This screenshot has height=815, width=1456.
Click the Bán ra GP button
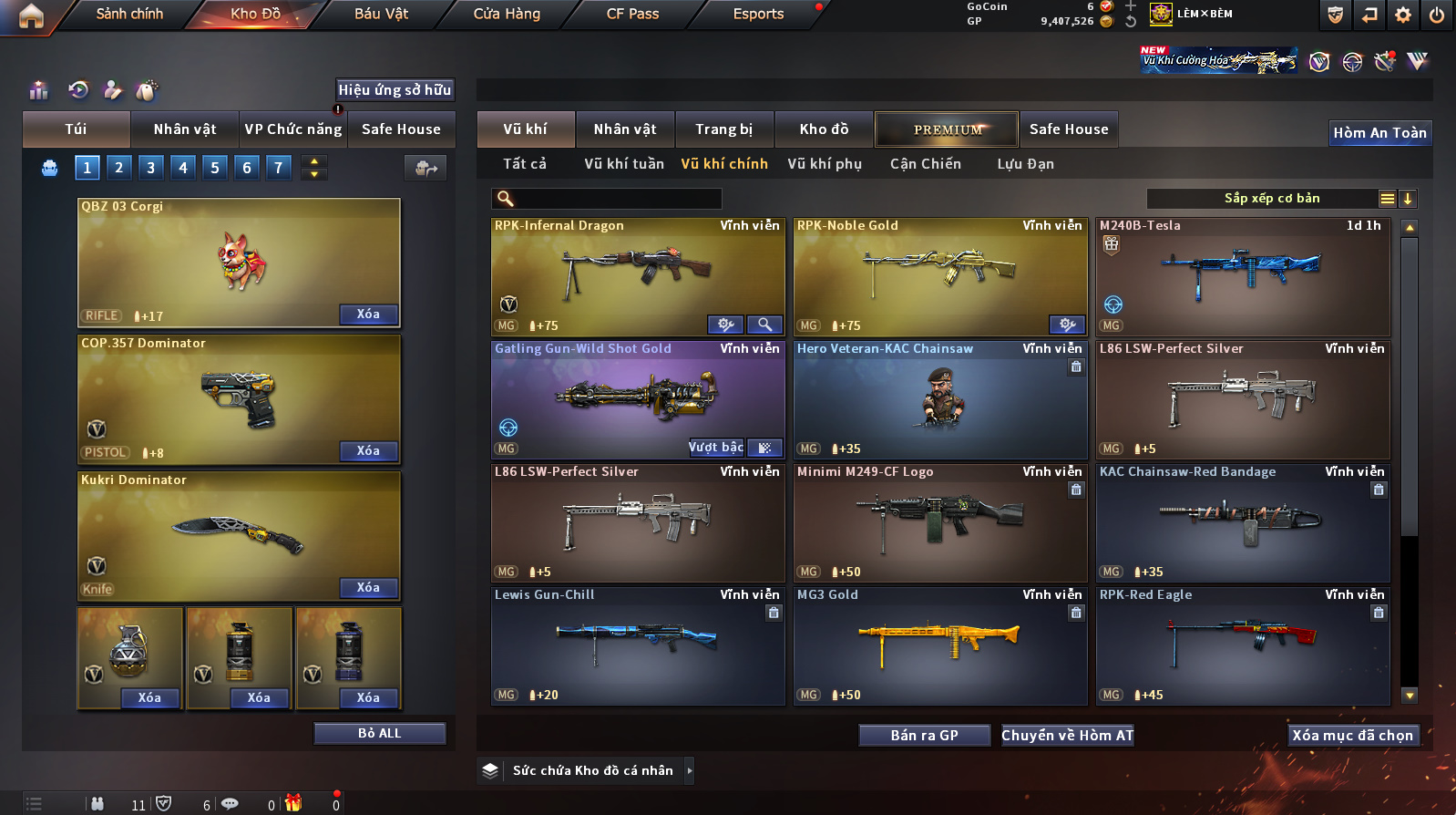[924, 736]
